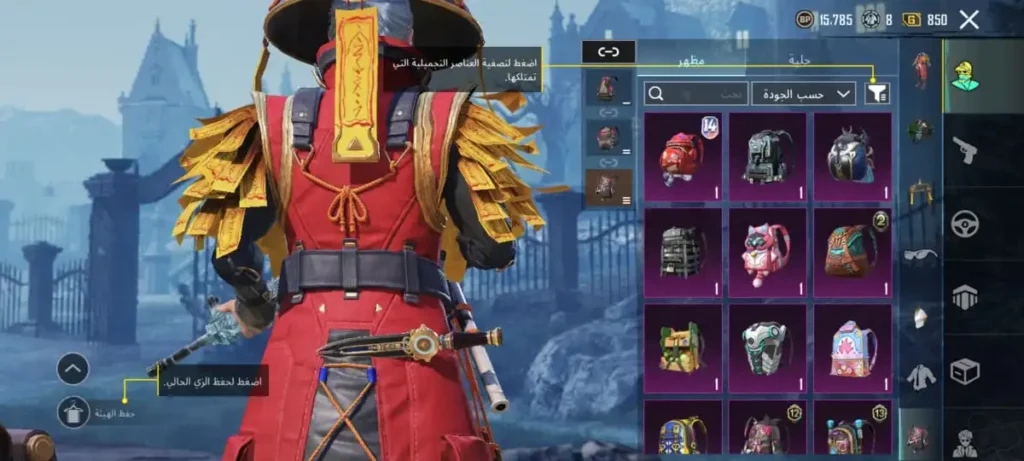Select the dark blue horned helmet backpack
Viewport: 1024px width, 461px height.
(x=852, y=157)
